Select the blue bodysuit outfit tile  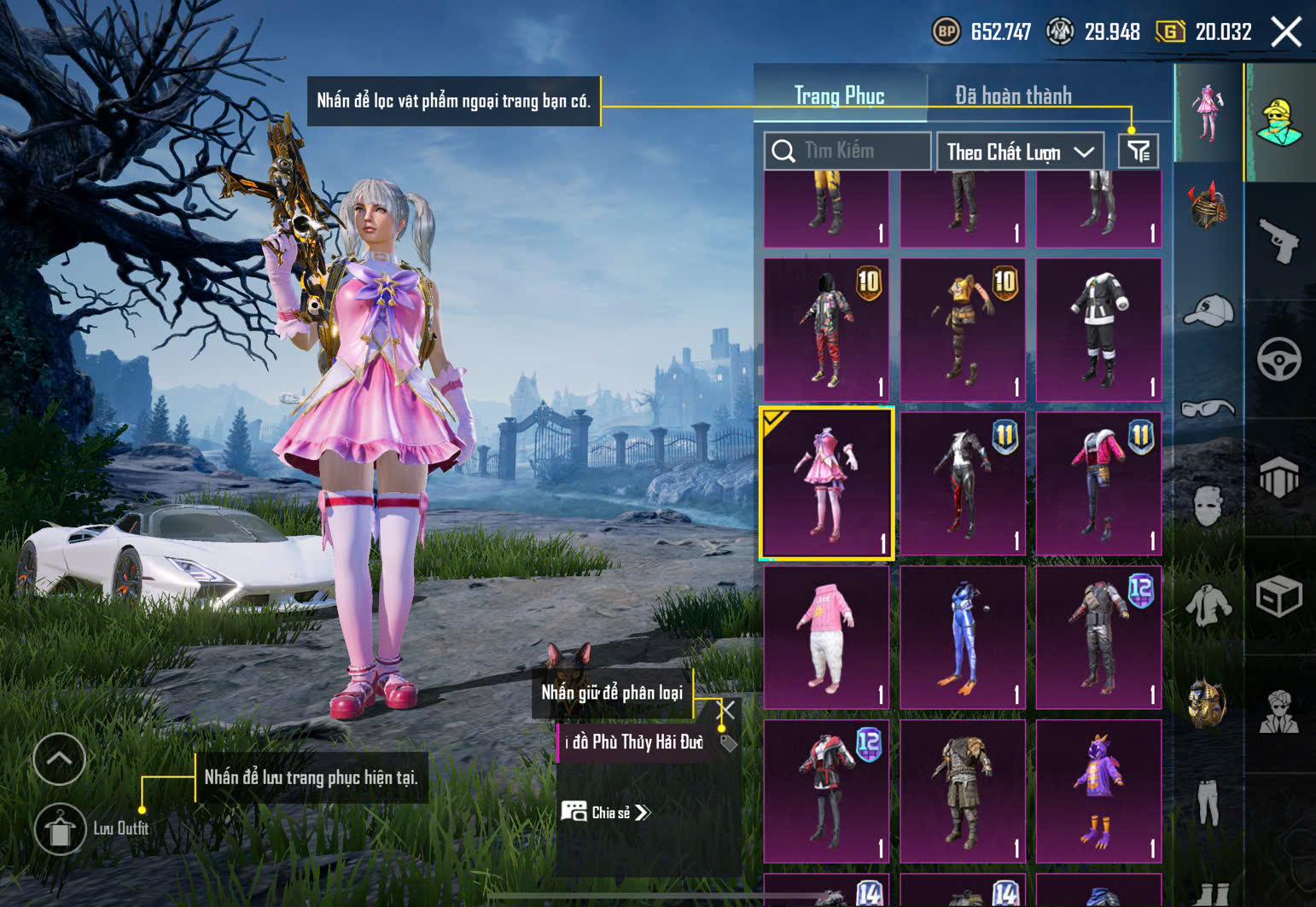tap(963, 637)
